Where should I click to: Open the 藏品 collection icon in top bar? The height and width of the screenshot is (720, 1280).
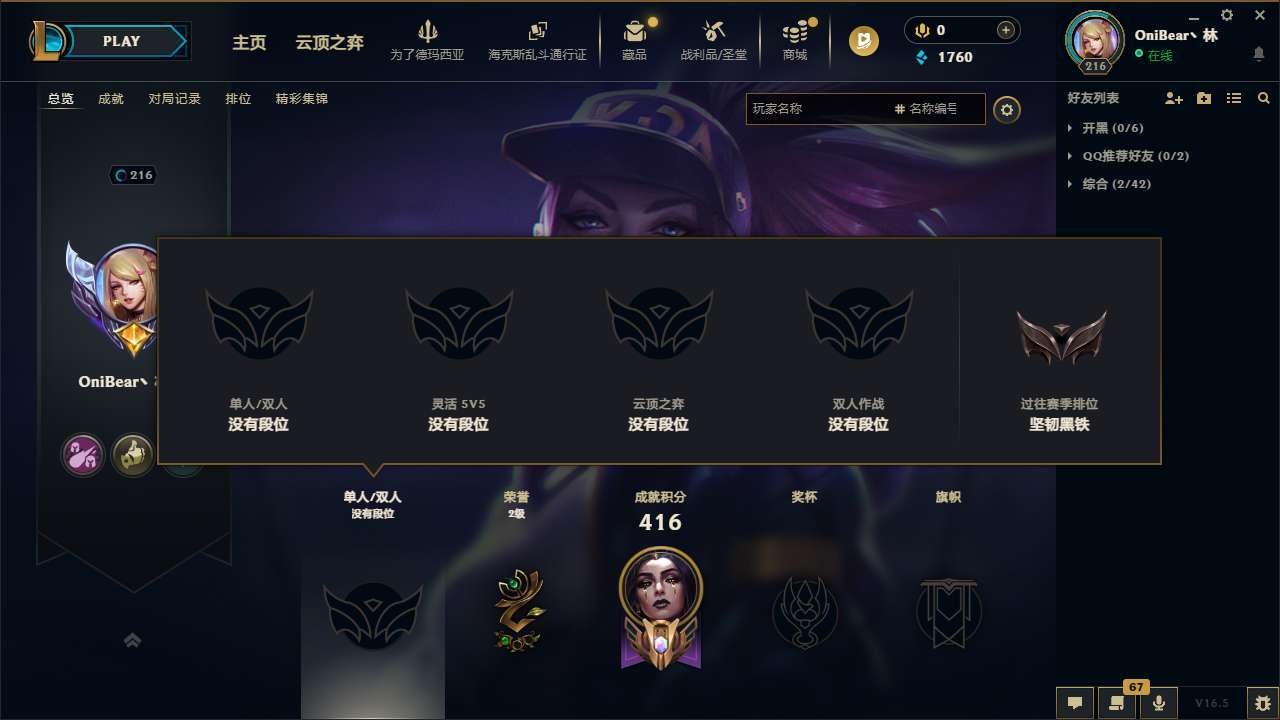[x=634, y=35]
